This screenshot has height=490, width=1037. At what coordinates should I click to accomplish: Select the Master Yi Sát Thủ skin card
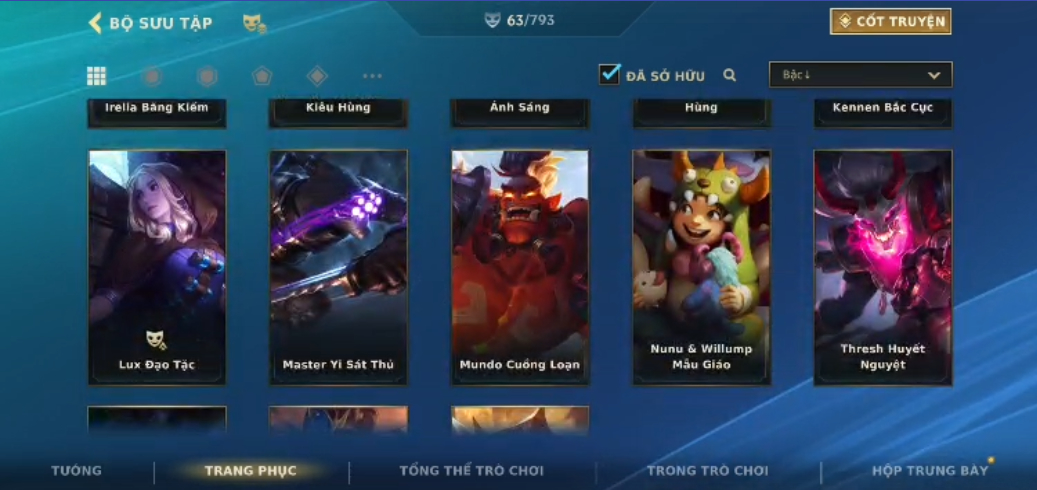(338, 267)
